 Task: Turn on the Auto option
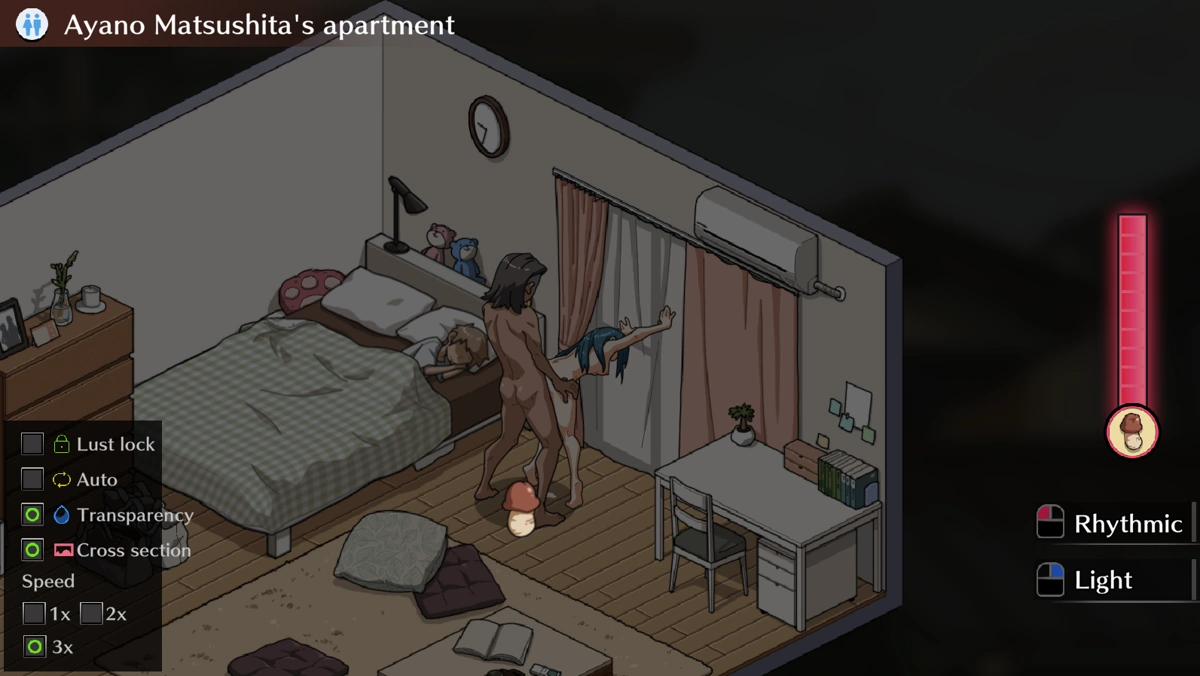point(33,480)
